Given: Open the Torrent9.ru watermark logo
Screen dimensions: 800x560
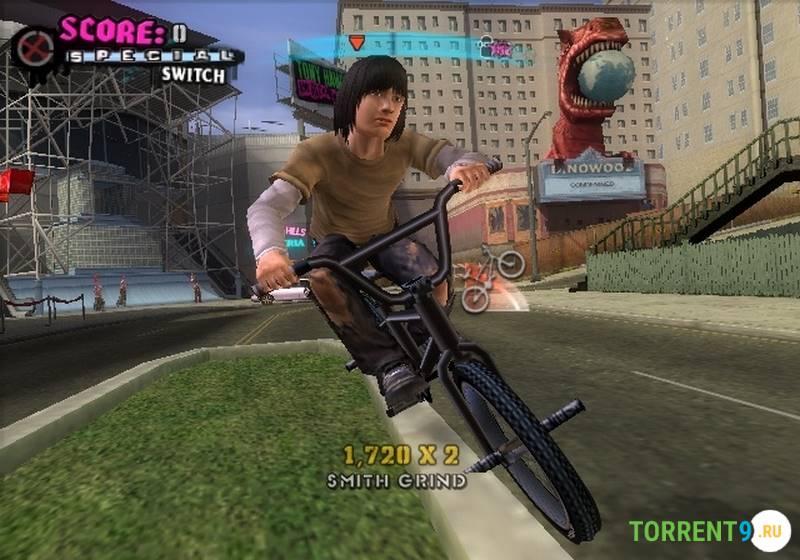Looking at the screenshot, I should 708,530.
